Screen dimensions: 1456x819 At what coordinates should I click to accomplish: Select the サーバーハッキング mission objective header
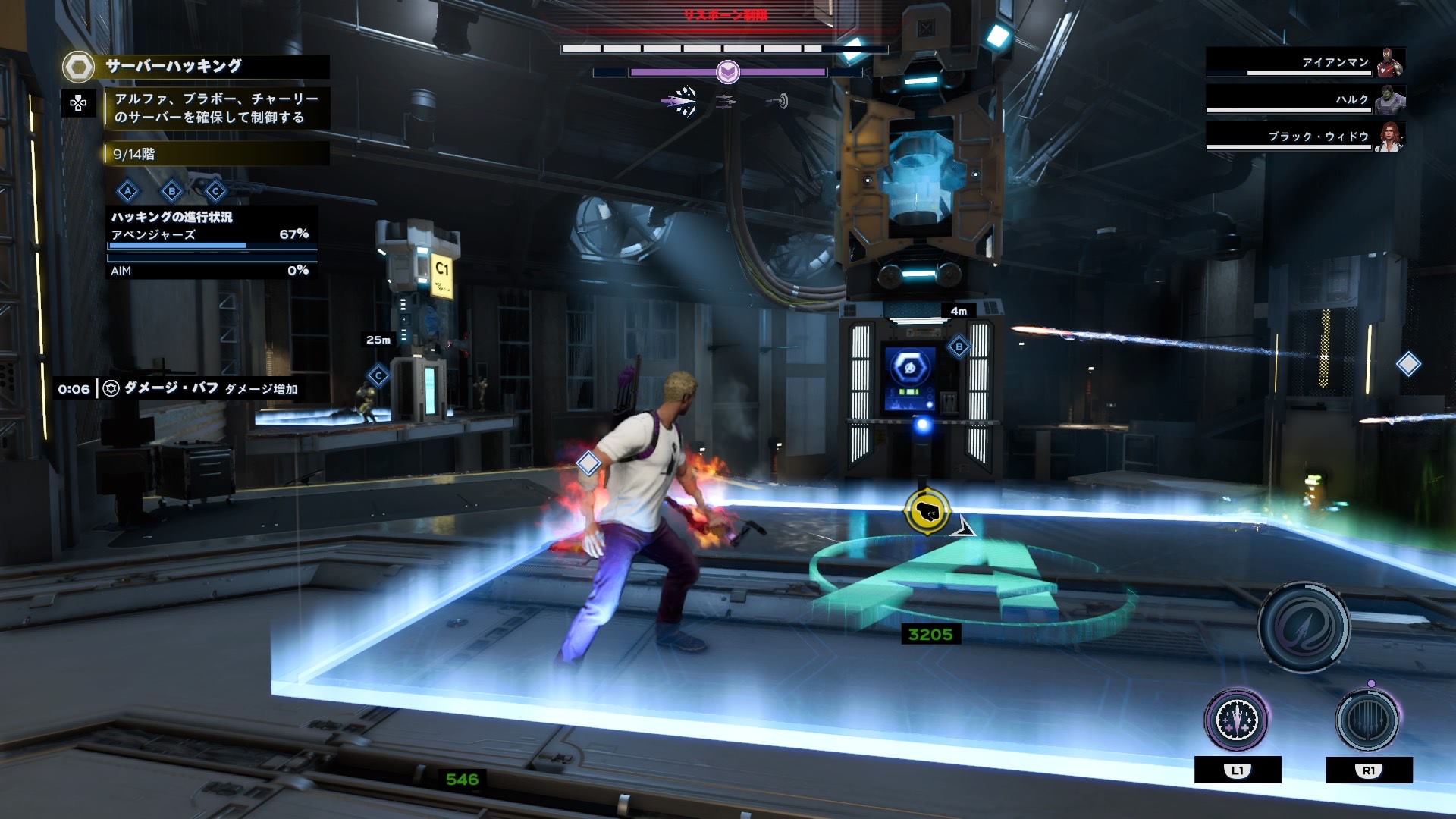click(x=174, y=67)
